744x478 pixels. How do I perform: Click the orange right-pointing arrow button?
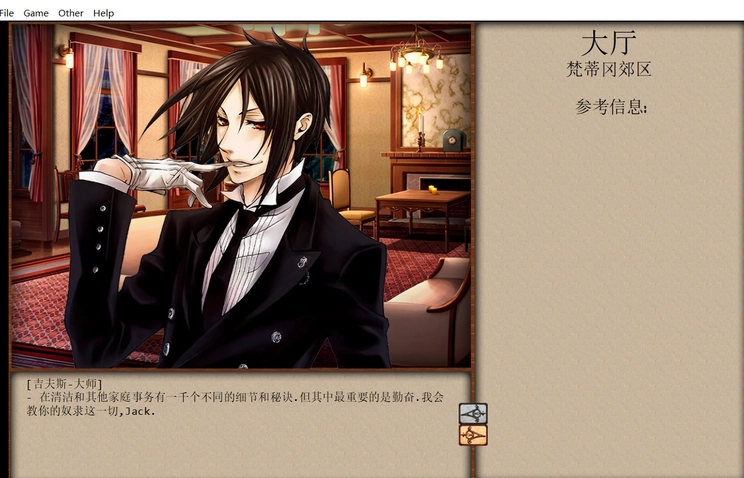473,435
